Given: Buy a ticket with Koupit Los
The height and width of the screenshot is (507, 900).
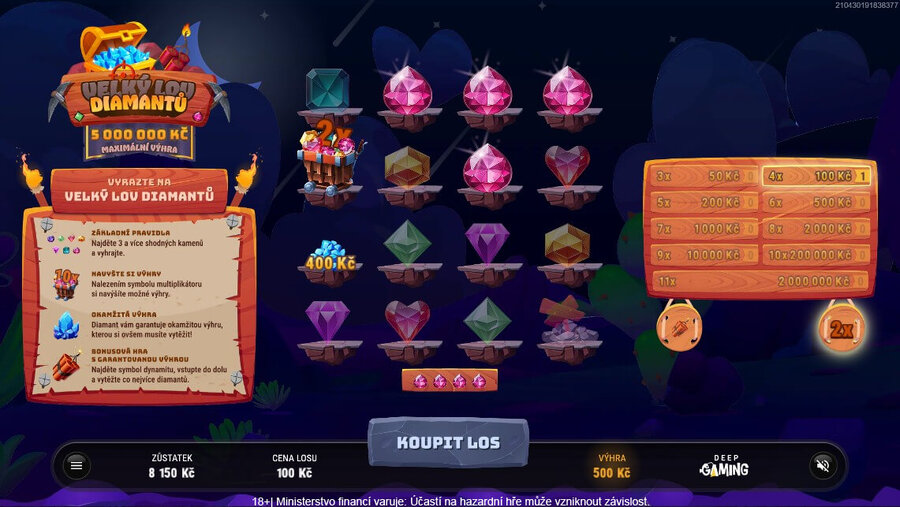Looking at the screenshot, I should [448, 442].
